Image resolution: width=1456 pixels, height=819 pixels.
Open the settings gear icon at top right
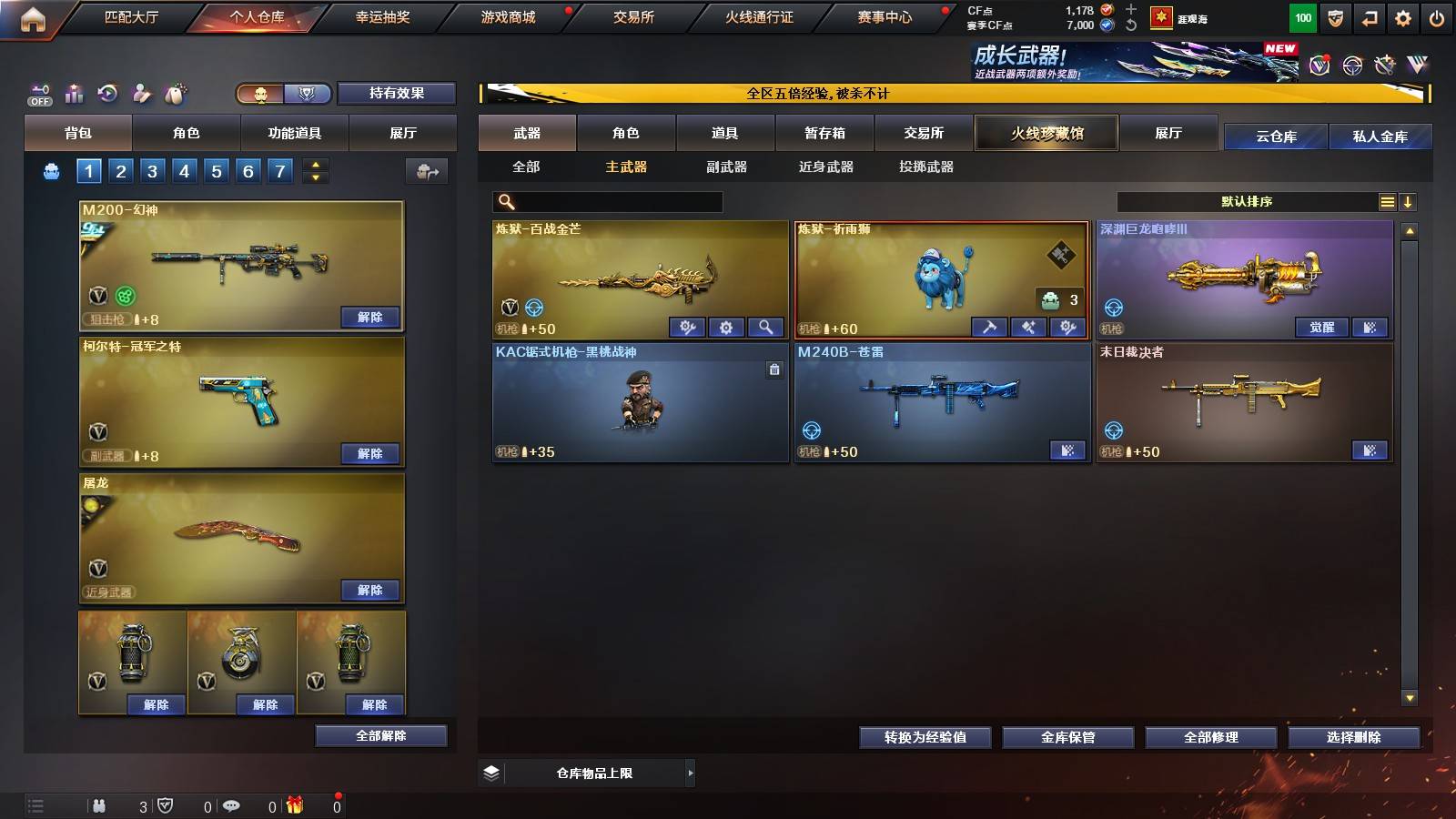click(x=1404, y=16)
